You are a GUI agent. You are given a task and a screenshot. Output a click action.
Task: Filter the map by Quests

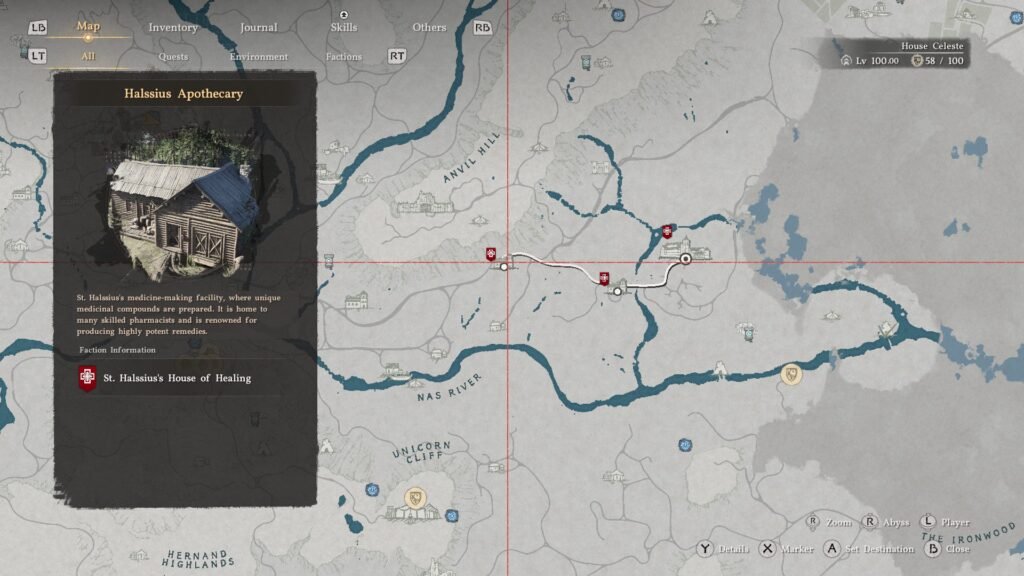173,57
